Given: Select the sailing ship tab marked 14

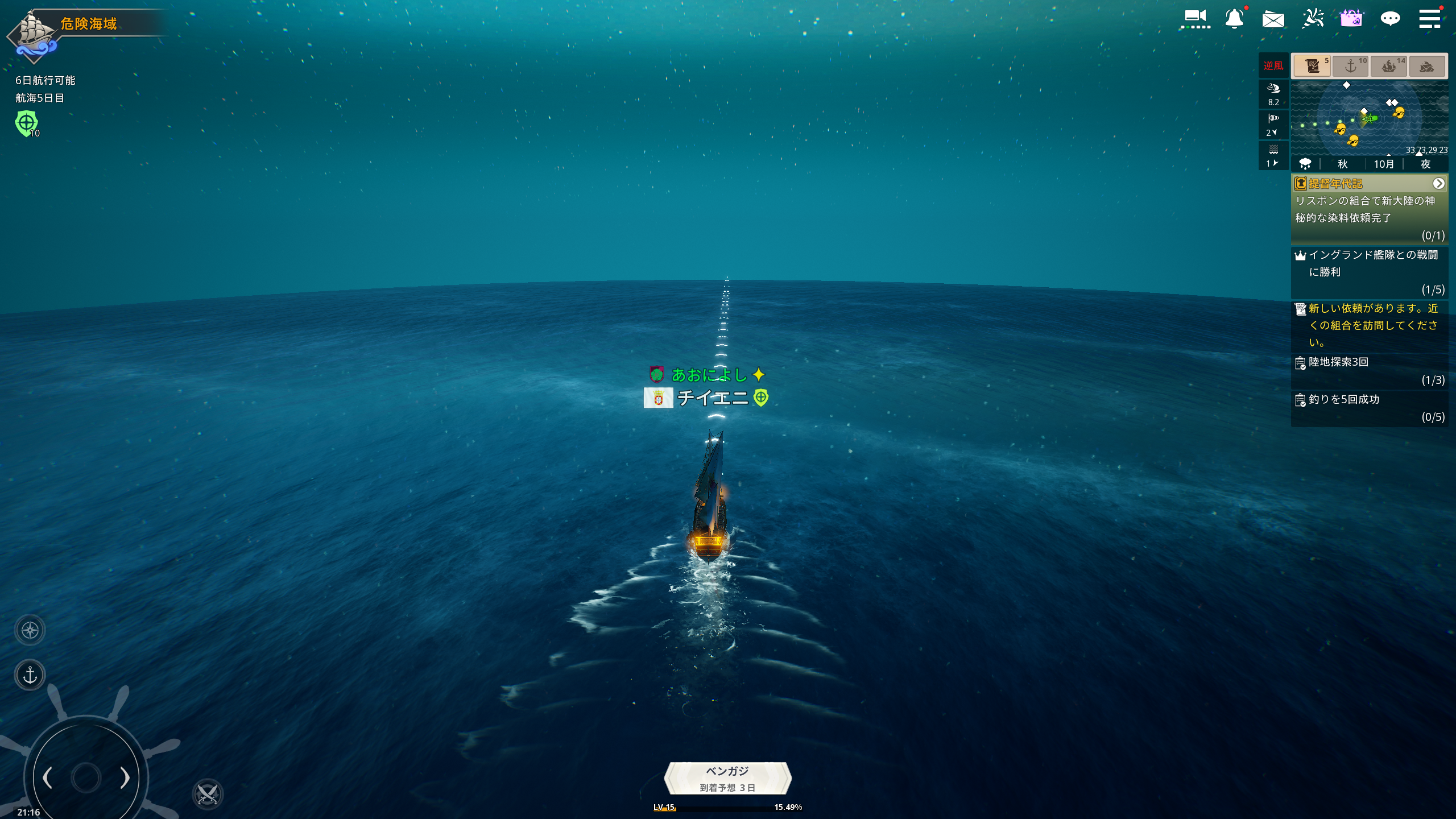Looking at the screenshot, I should pyautogui.click(x=1389, y=66).
